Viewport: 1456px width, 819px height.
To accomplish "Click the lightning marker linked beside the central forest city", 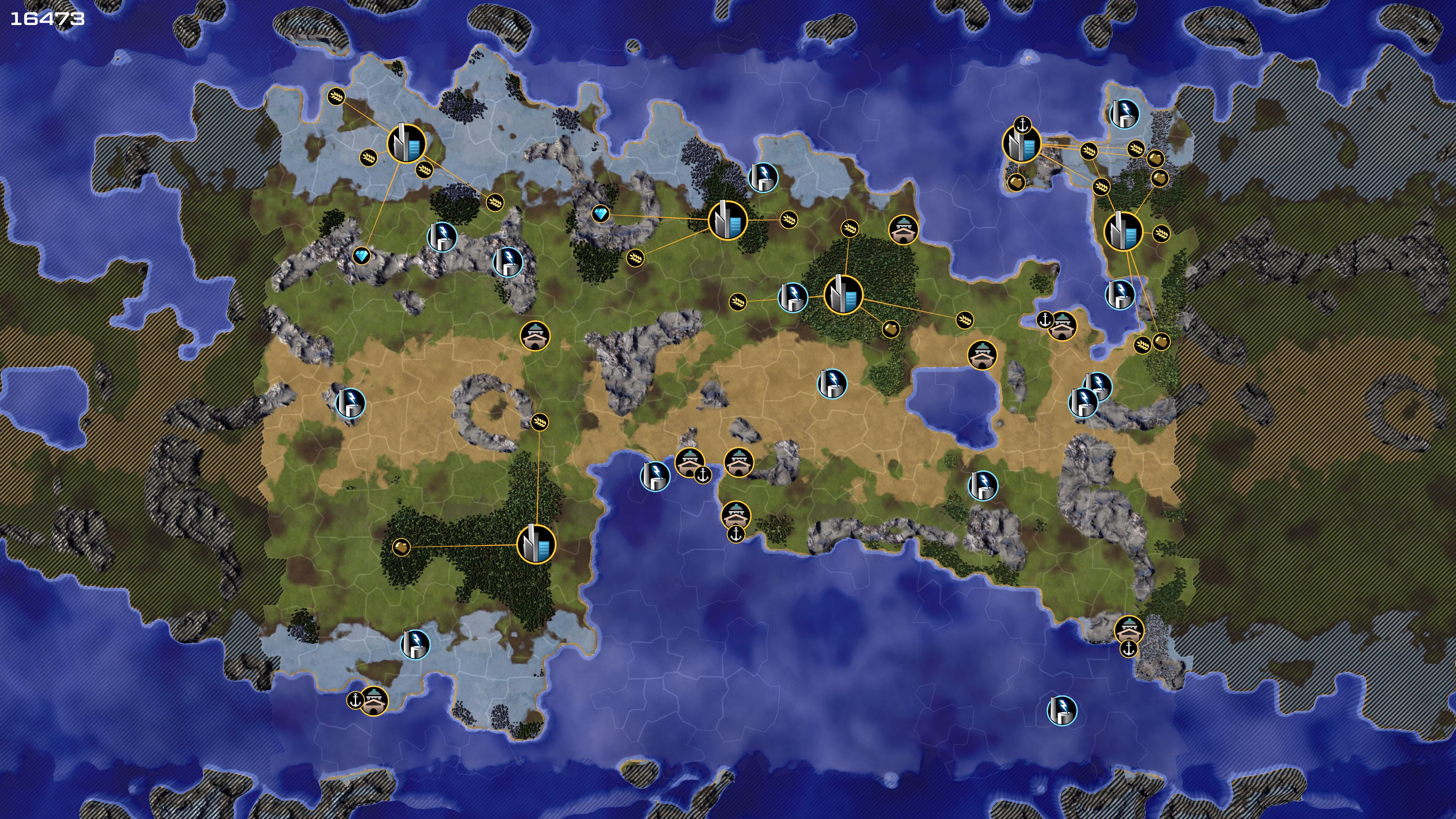I will pyautogui.click(x=792, y=297).
